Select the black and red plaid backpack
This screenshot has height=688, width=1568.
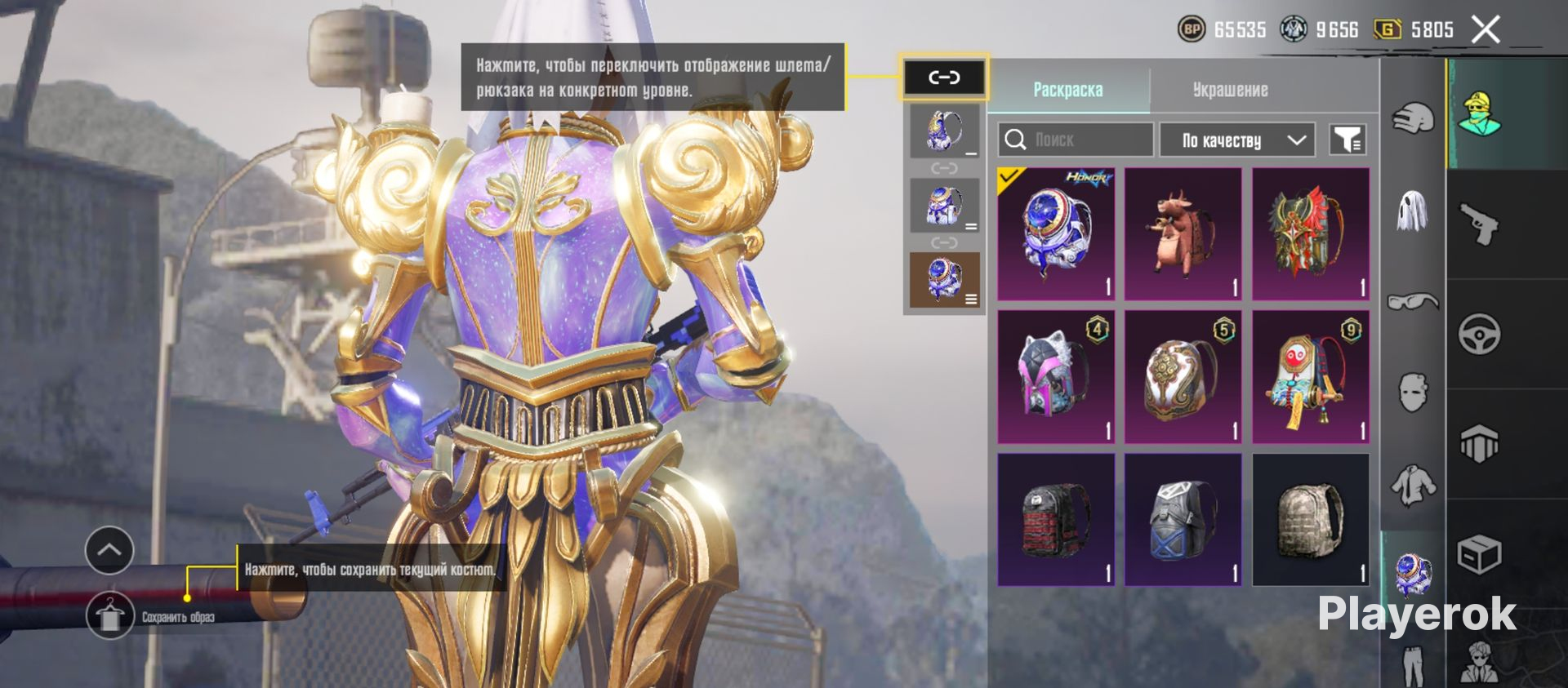click(1056, 520)
